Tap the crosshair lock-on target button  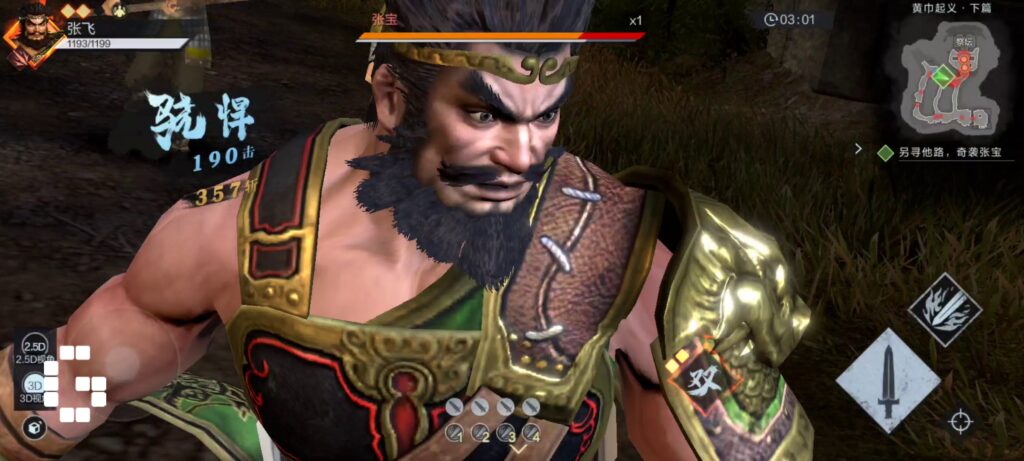point(960,421)
